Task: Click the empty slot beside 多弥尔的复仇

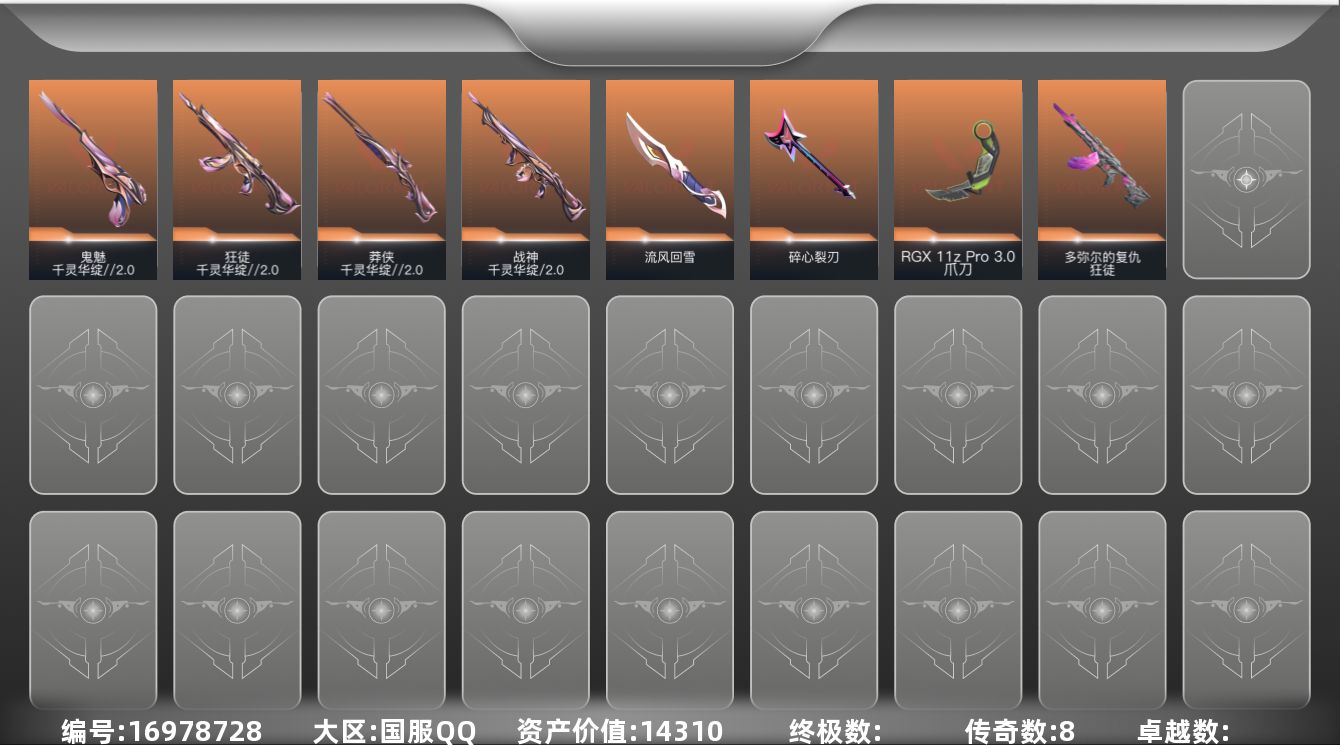Action: pos(1245,178)
